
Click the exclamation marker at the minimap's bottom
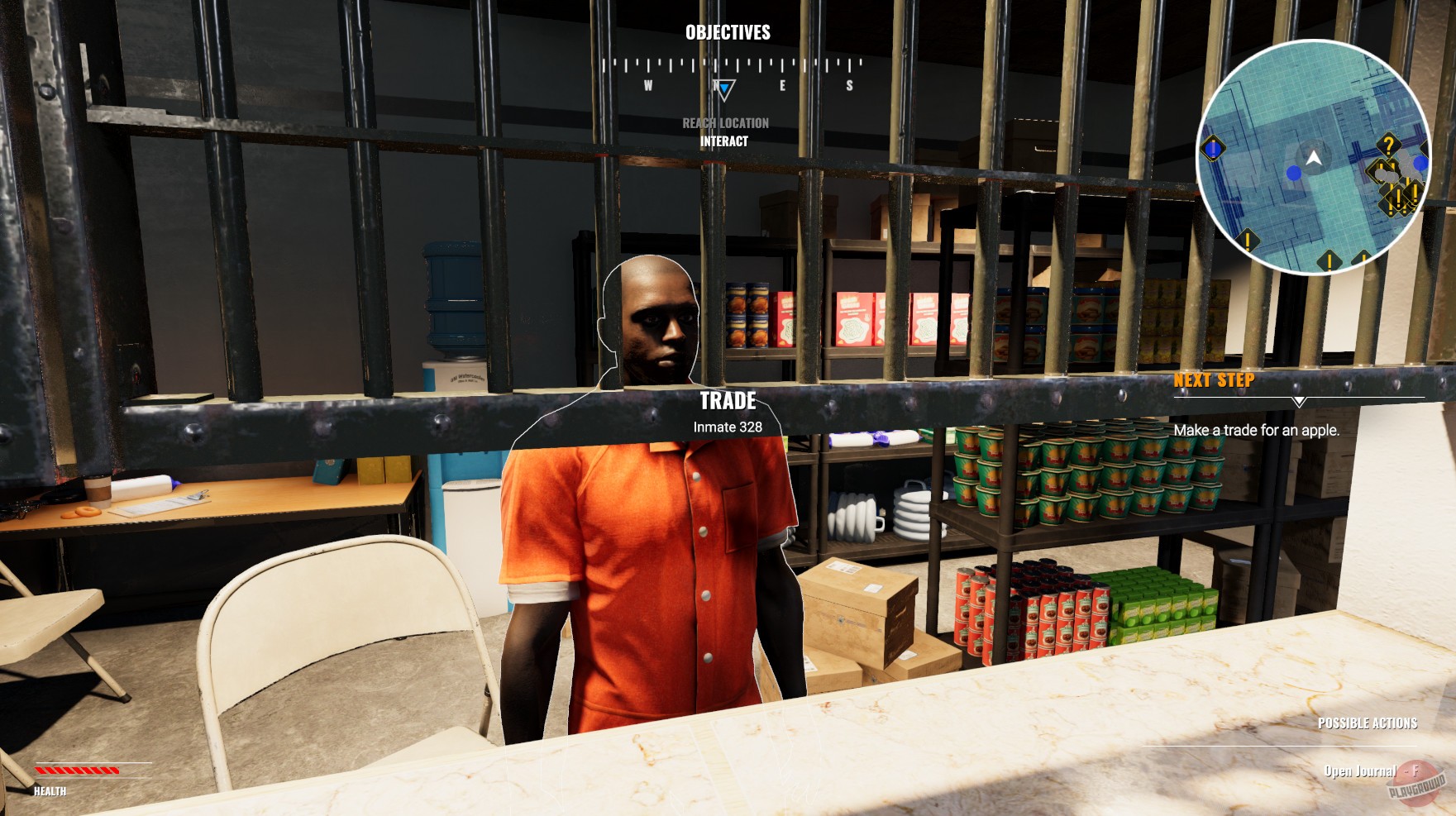[x=1329, y=260]
